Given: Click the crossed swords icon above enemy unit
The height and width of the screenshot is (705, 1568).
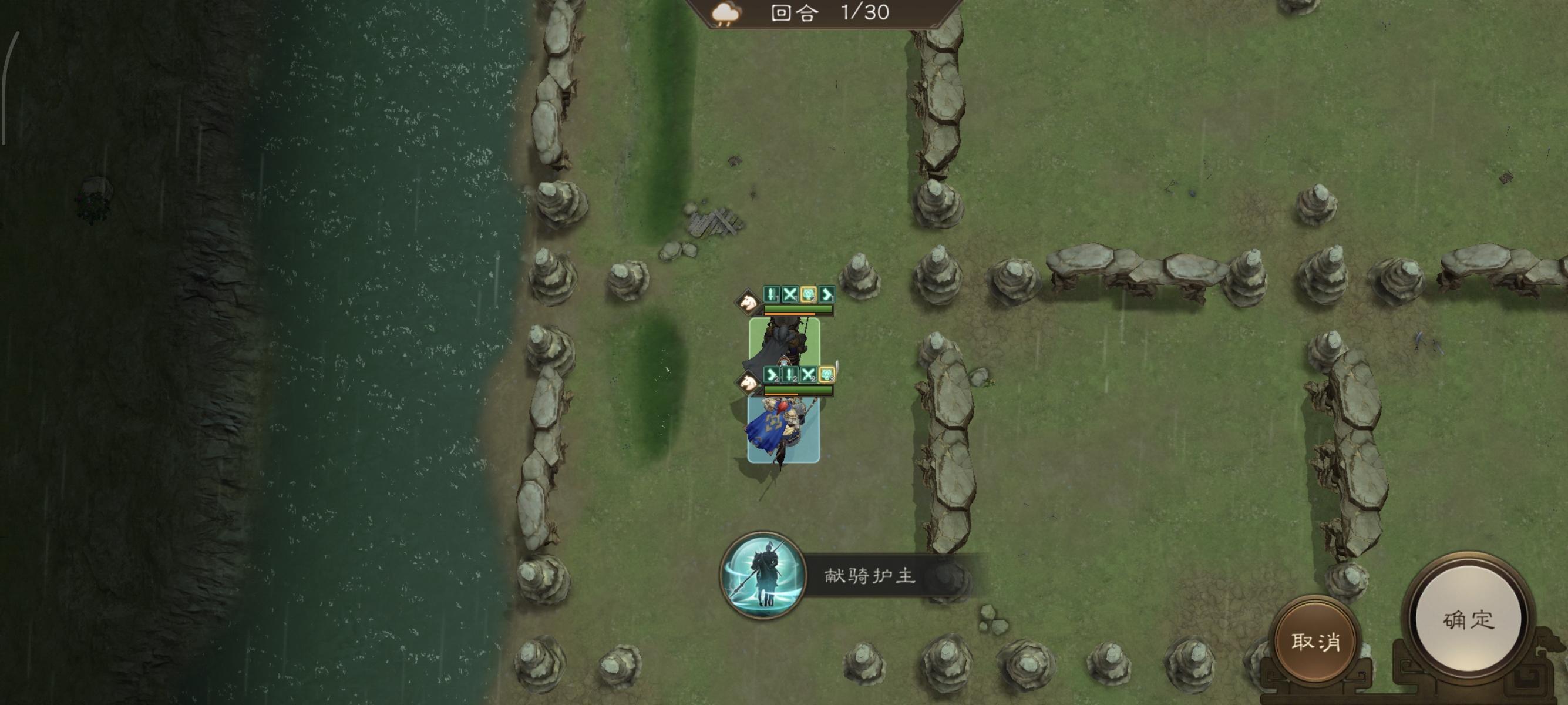Looking at the screenshot, I should click(790, 295).
